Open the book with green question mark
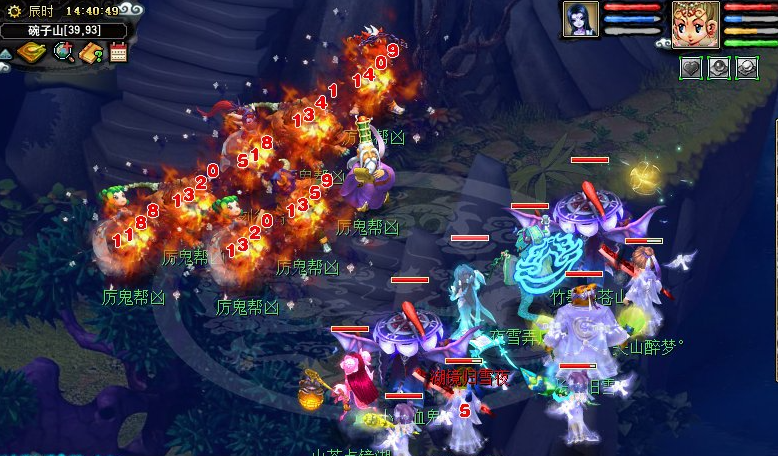The image size is (778, 456). tap(92, 52)
